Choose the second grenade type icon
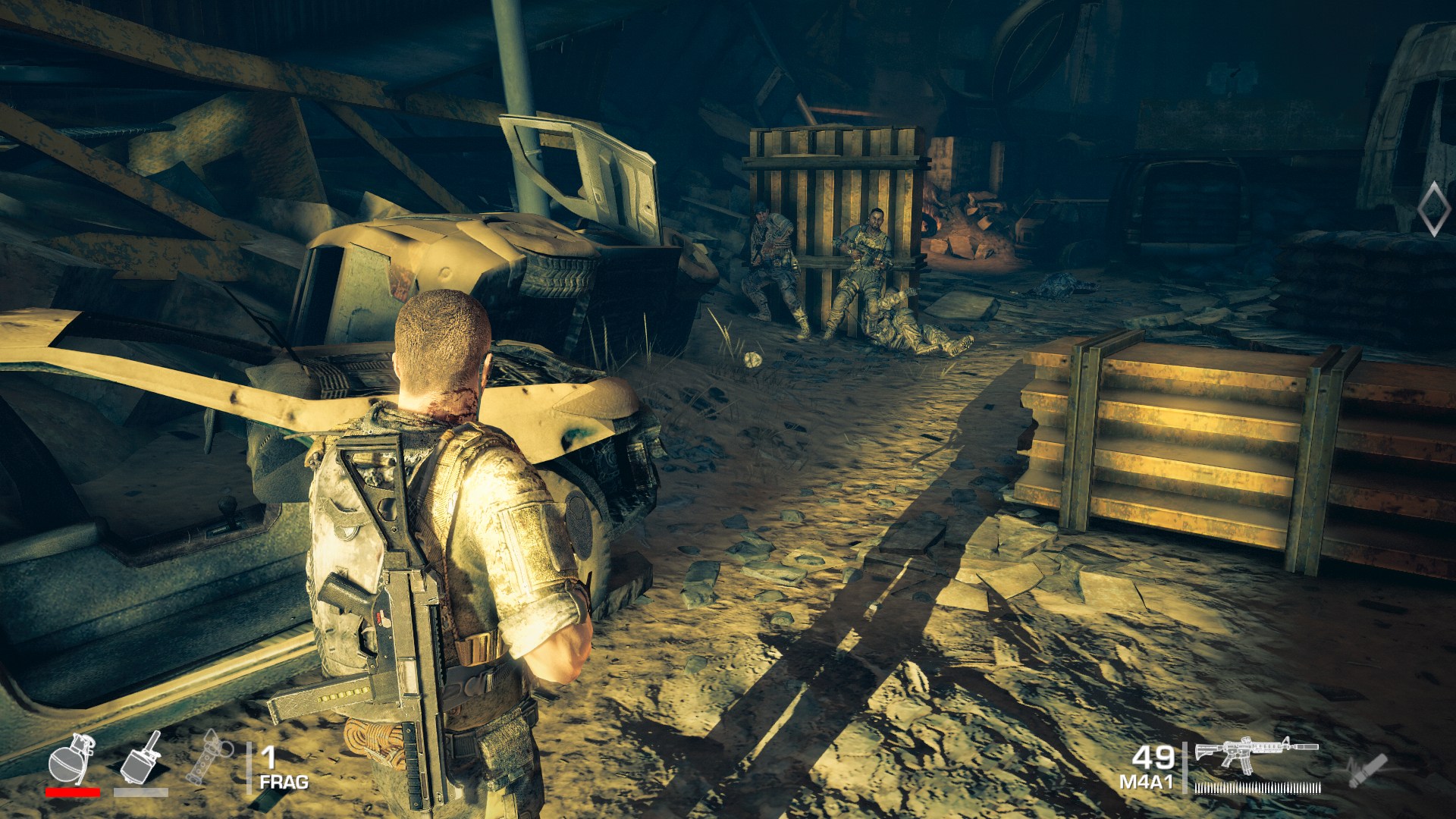This screenshot has width=1456, height=819. (141, 760)
